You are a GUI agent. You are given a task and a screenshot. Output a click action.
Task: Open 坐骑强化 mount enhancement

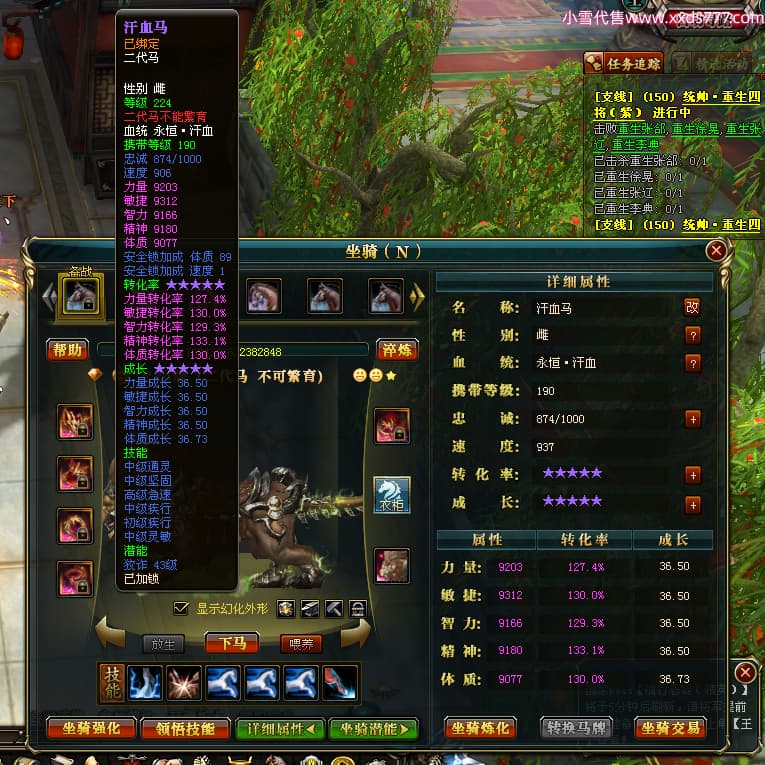pos(91,729)
